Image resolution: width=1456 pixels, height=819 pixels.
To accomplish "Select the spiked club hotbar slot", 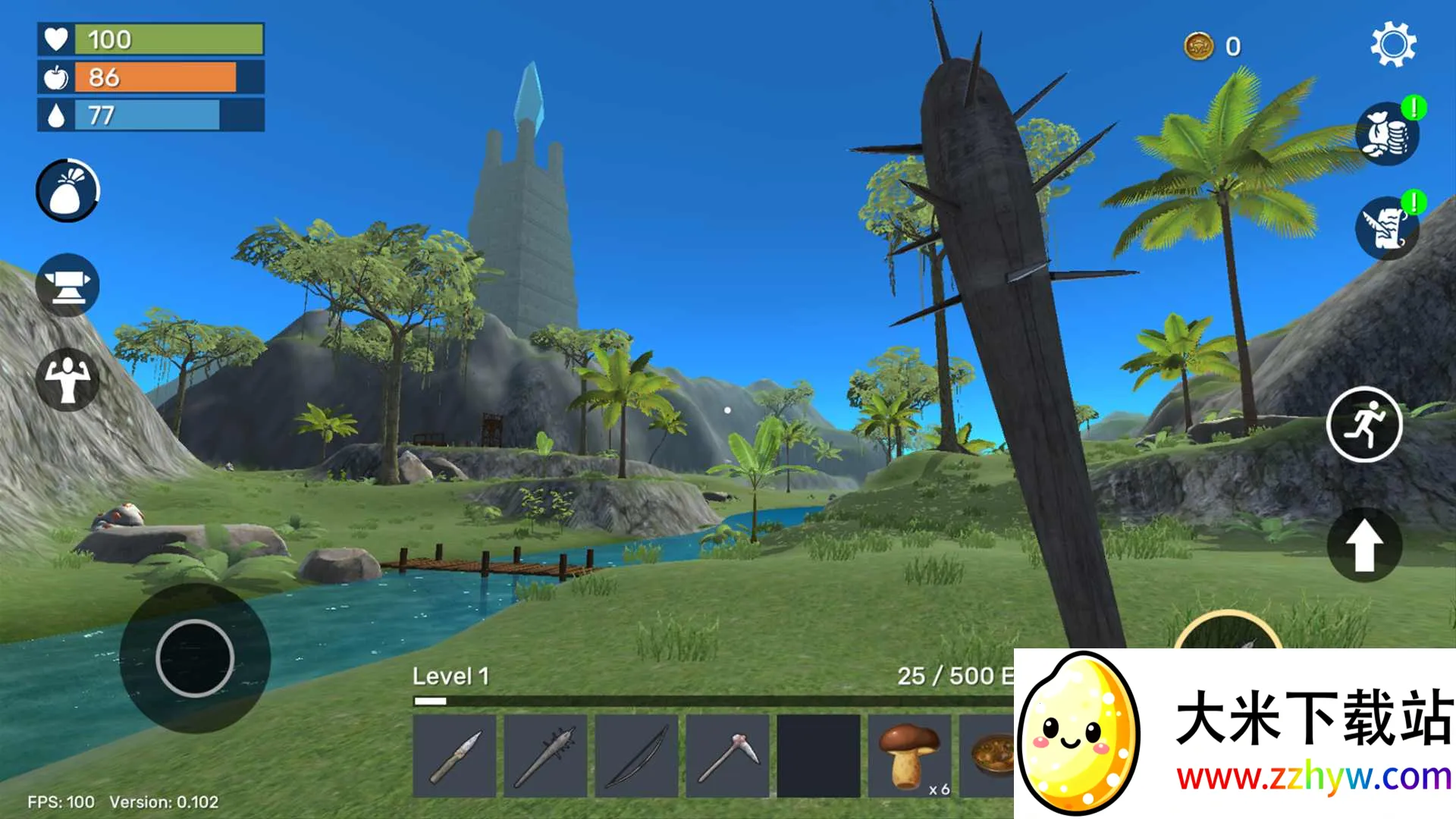I will coord(546,756).
